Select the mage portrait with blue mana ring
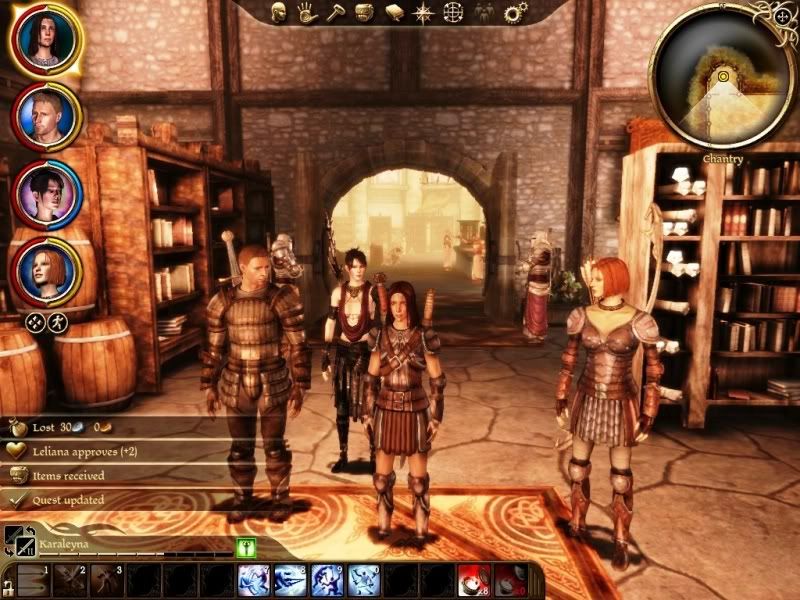Image resolution: width=800 pixels, height=600 pixels. pyautogui.click(x=46, y=195)
